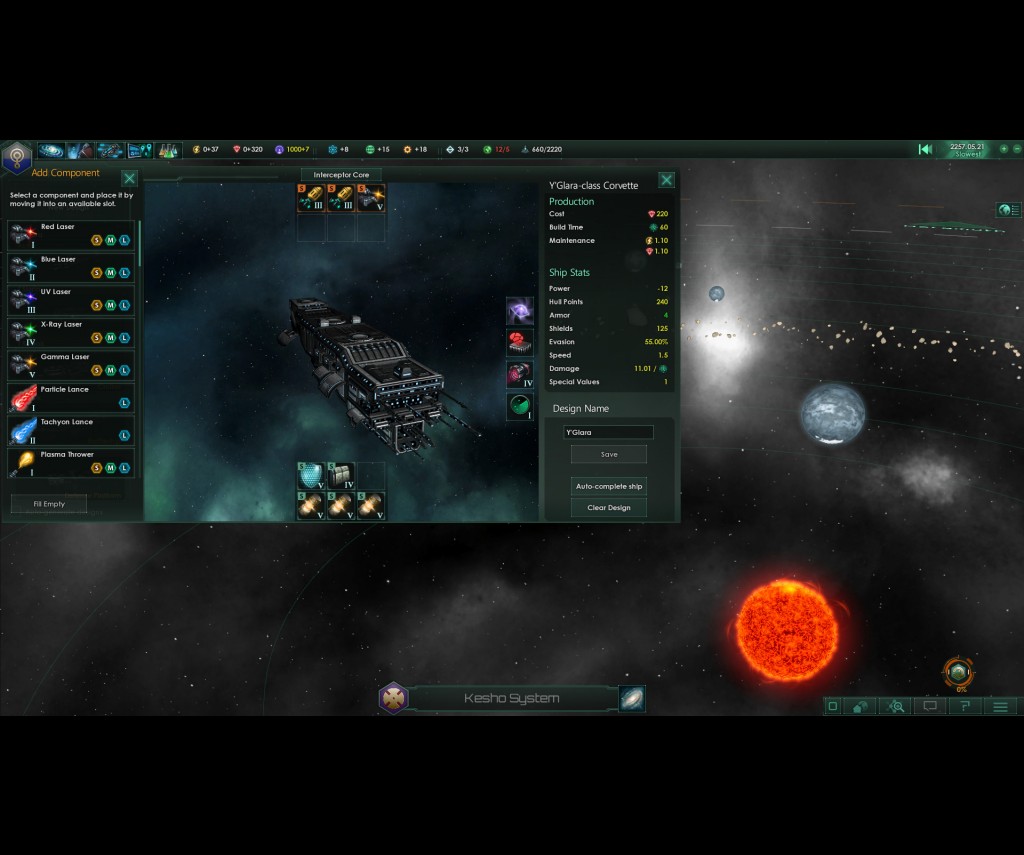Increase game speed with plus button
1024x855 pixels.
[x=1004, y=149]
